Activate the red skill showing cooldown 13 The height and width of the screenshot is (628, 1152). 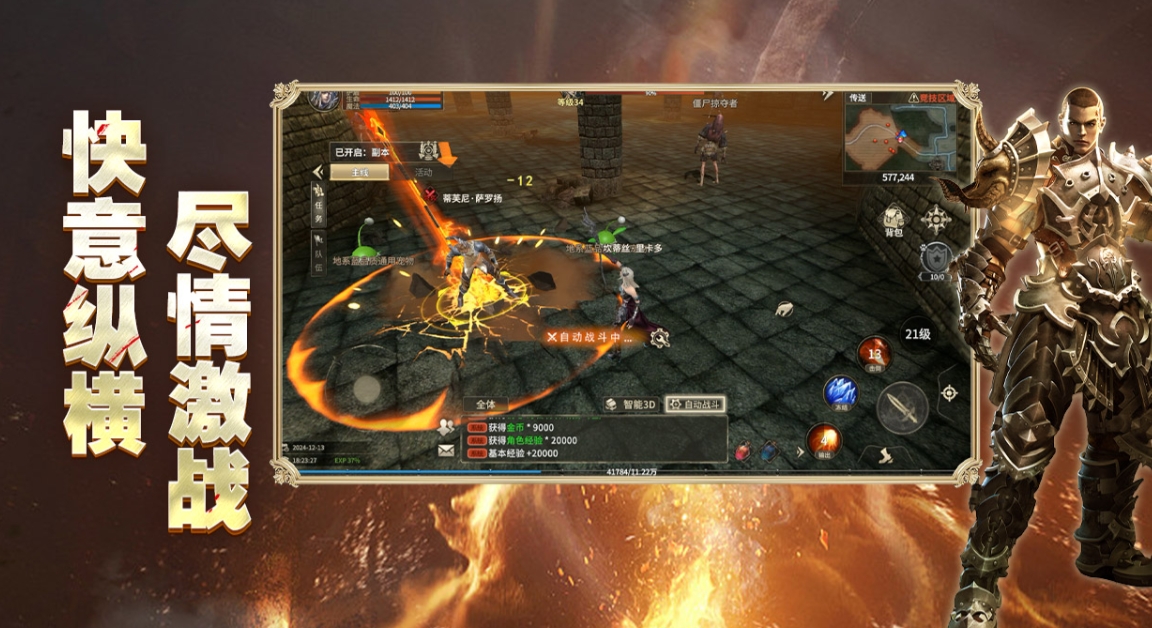click(875, 354)
